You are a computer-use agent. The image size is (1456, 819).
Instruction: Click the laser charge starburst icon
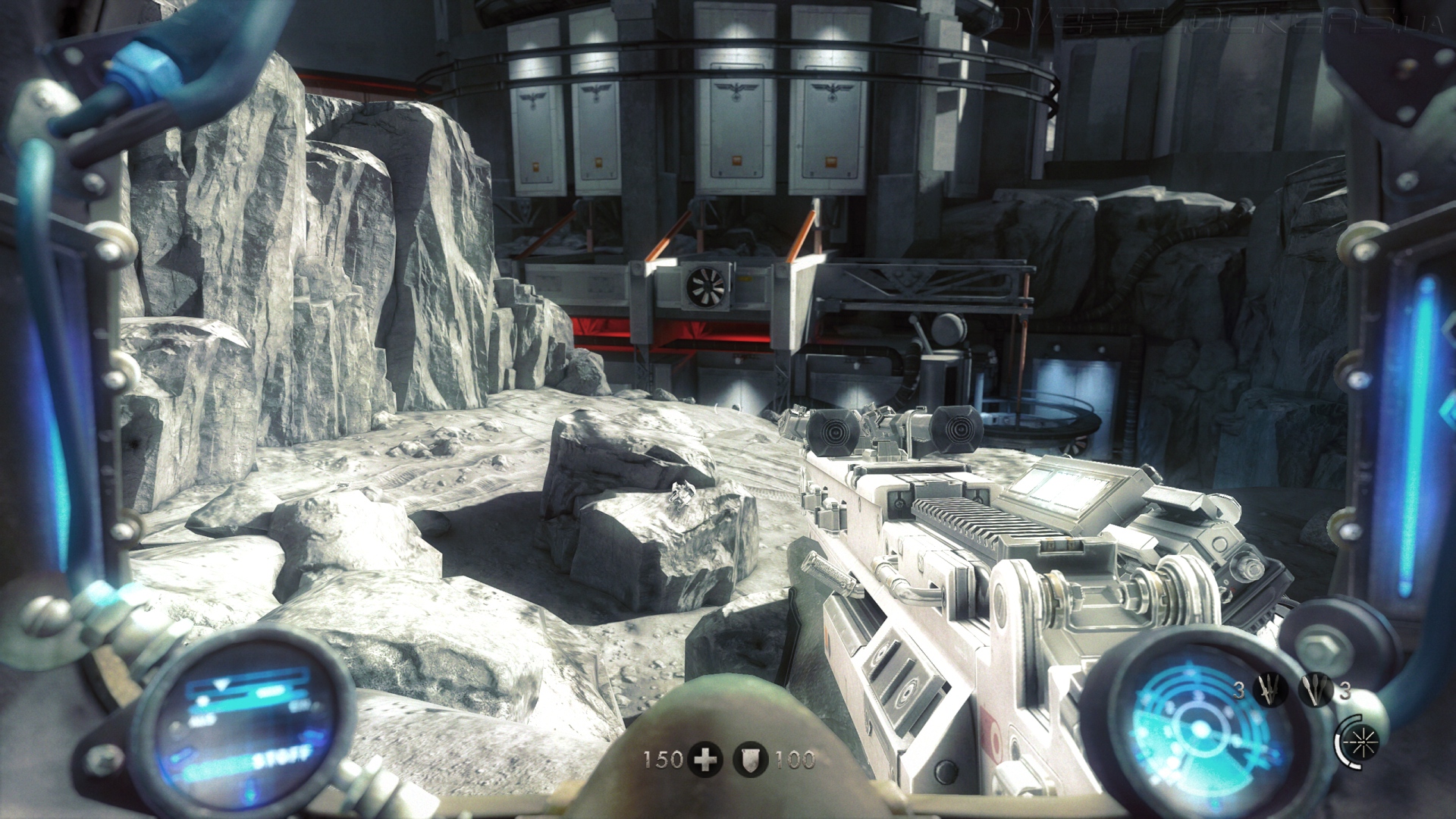(x=1360, y=742)
